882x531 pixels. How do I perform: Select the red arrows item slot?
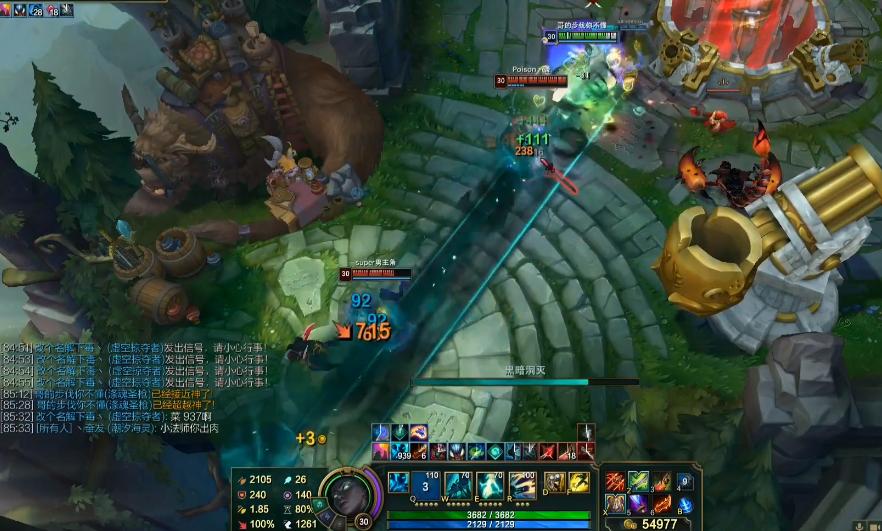pos(614,481)
